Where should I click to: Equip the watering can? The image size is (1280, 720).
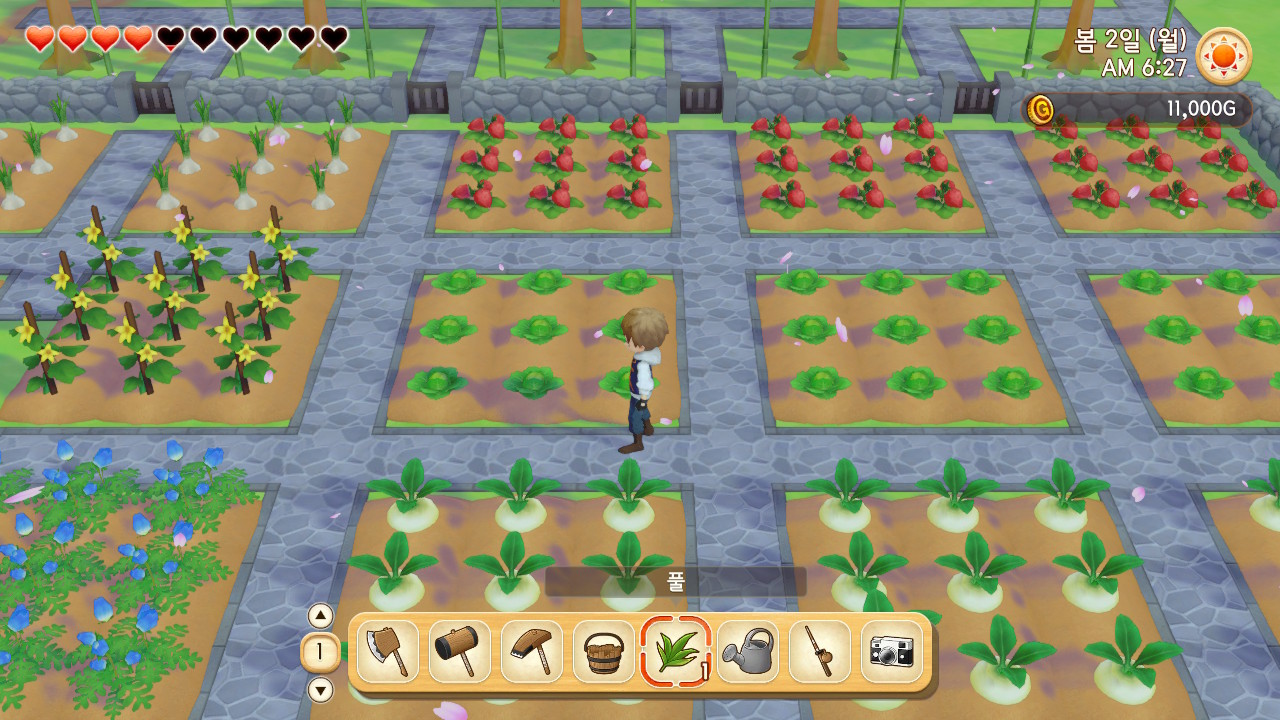point(748,652)
